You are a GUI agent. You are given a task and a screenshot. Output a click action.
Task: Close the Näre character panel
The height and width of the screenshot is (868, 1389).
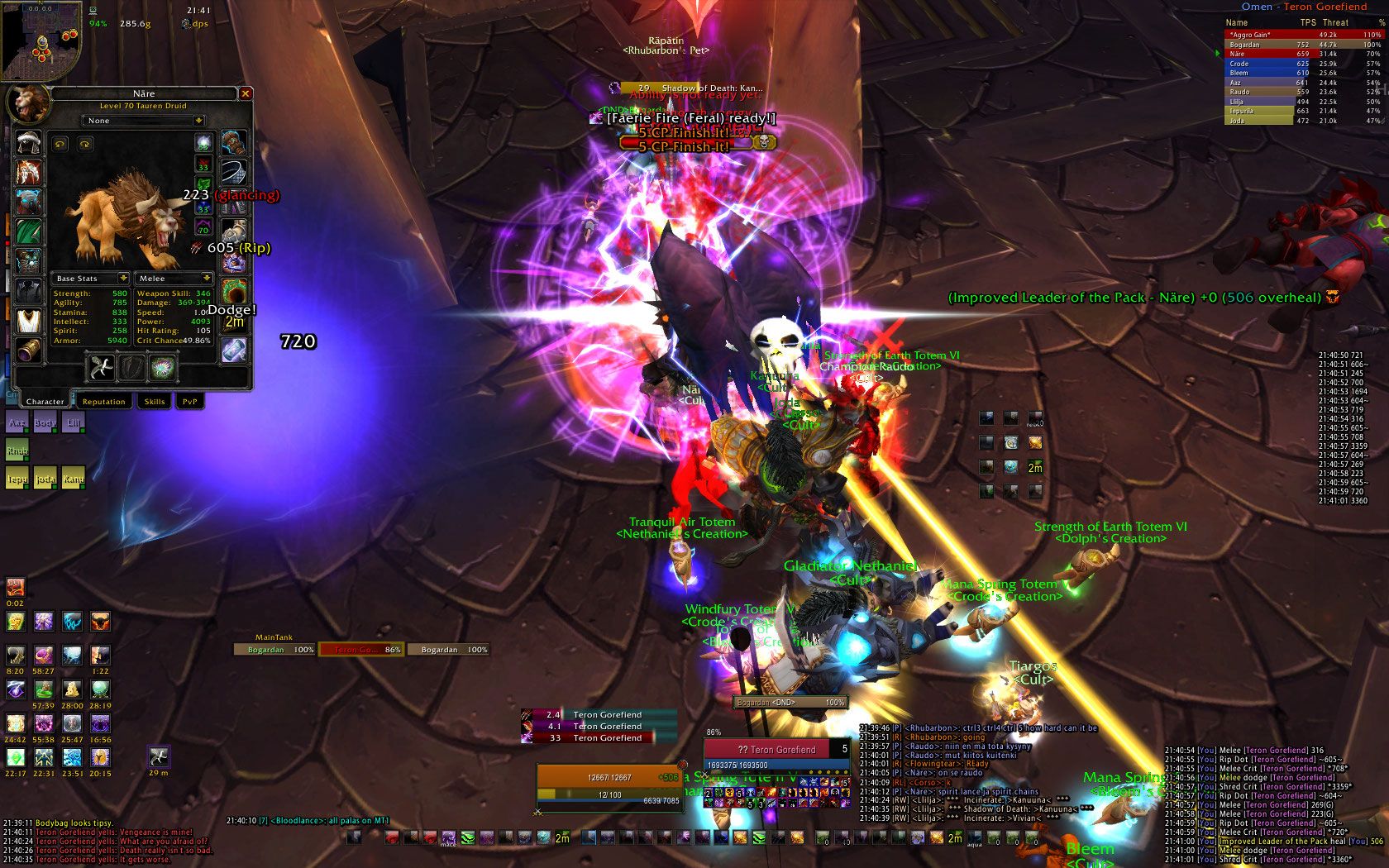245,94
